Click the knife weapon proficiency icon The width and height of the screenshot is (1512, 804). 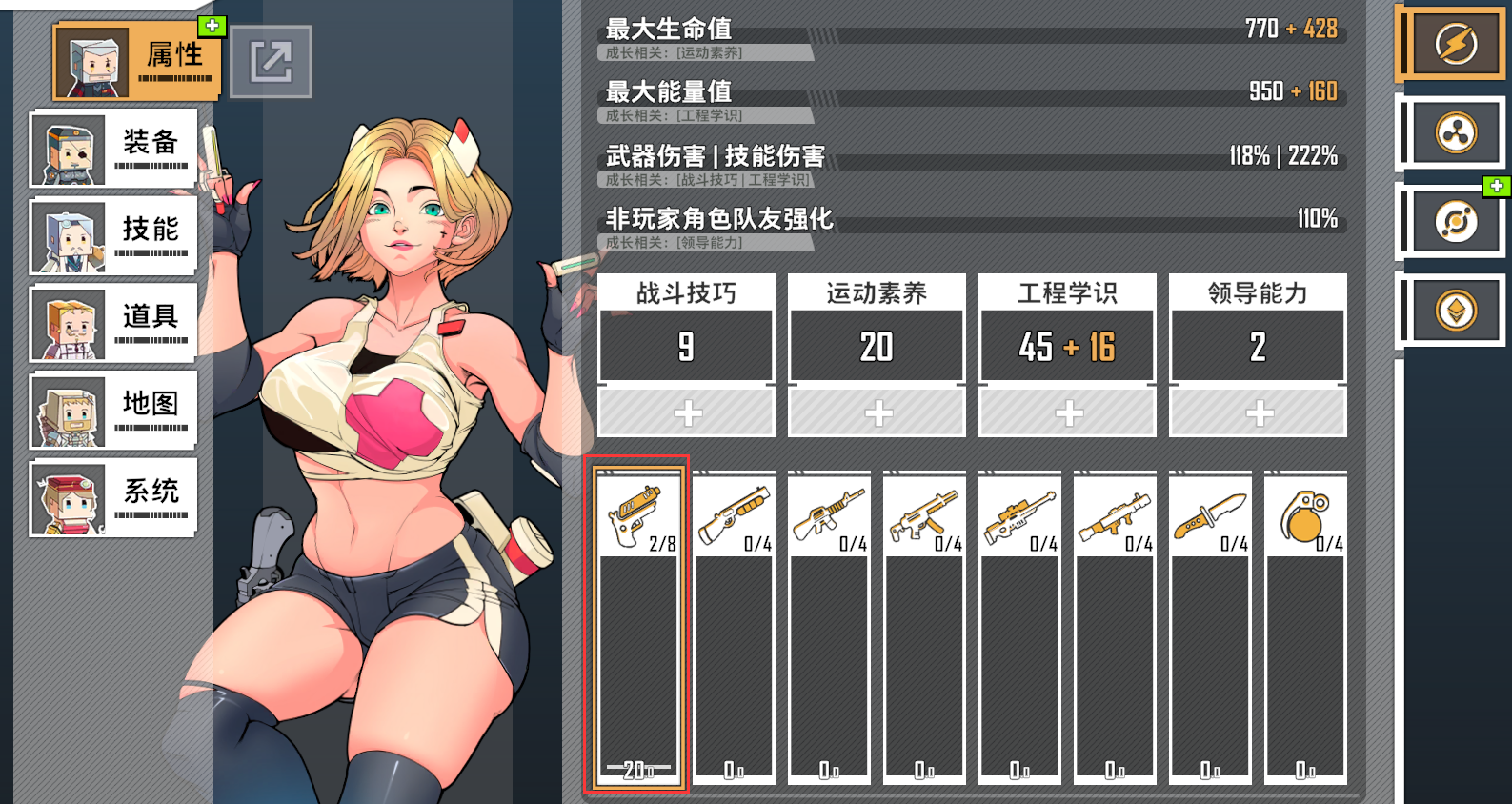pyautogui.click(x=1210, y=514)
